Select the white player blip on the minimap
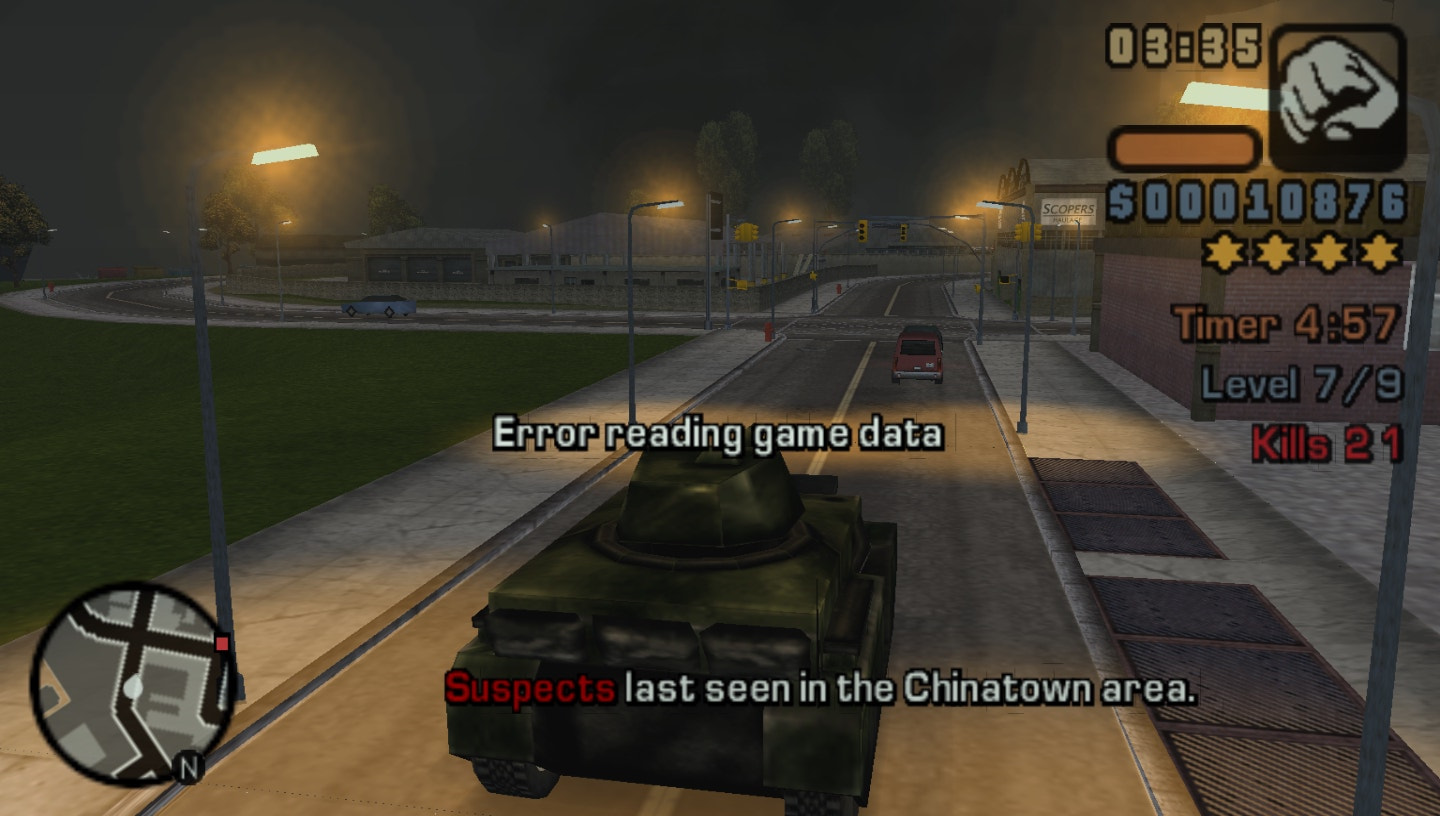This screenshot has width=1440, height=816. (x=135, y=688)
